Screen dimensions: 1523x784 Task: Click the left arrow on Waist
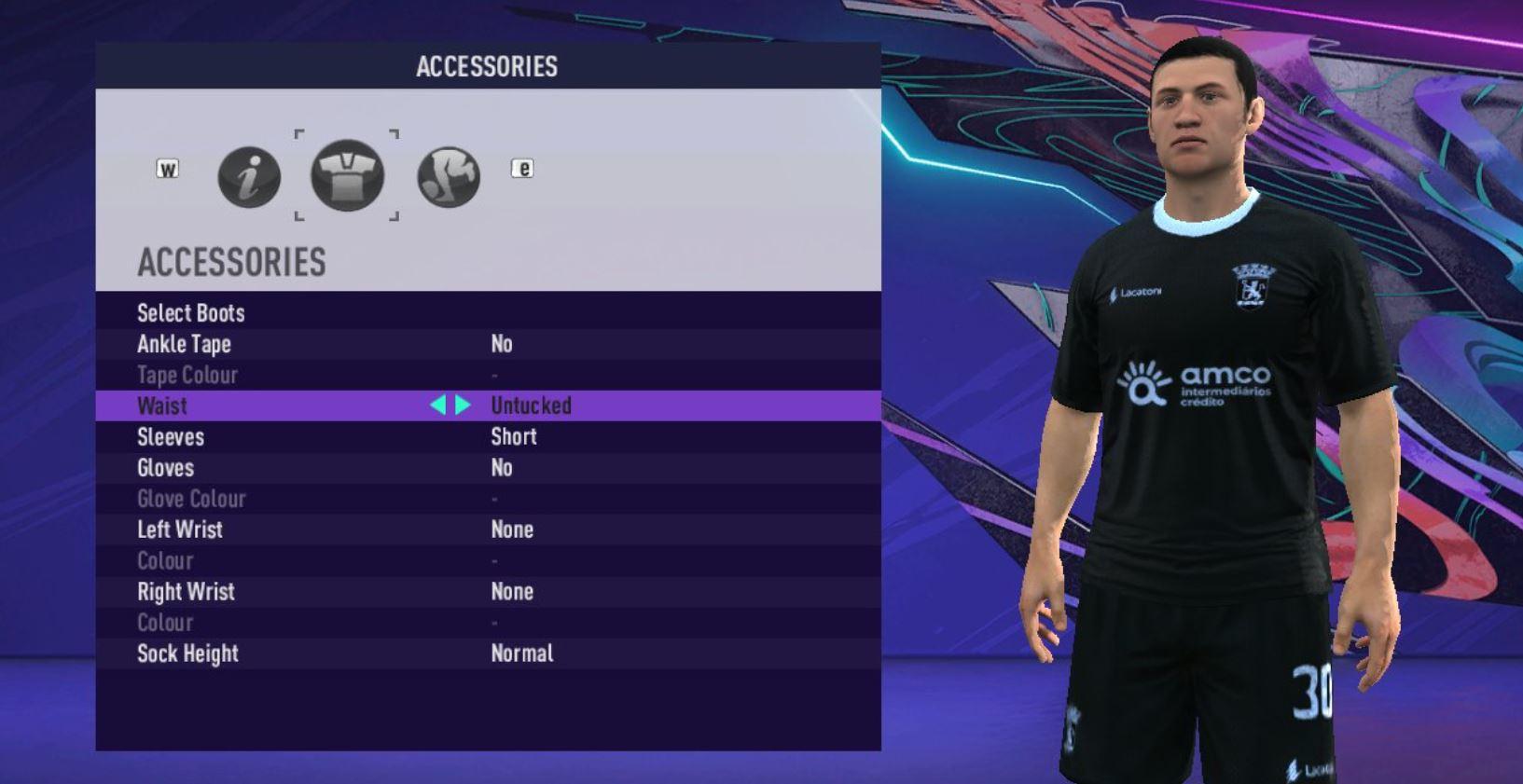tap(437, 406)
